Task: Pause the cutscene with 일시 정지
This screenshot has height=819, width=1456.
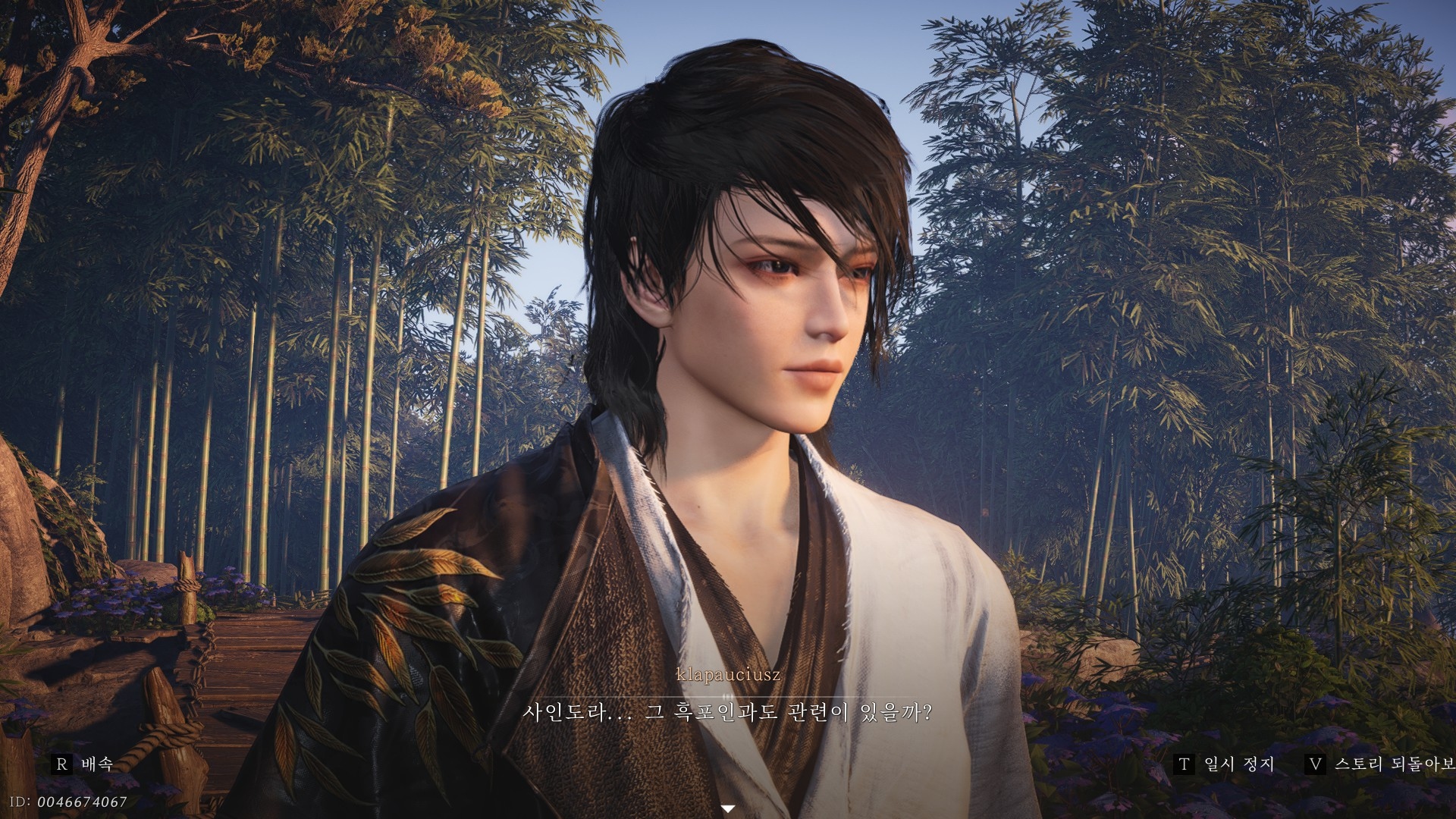Action: coord(1225,764)
